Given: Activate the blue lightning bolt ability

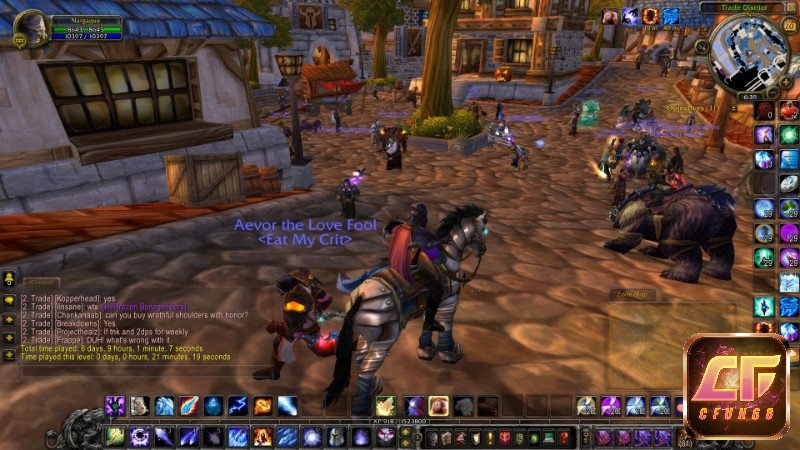Looking at the screenshot, I should tap(237, 406).
